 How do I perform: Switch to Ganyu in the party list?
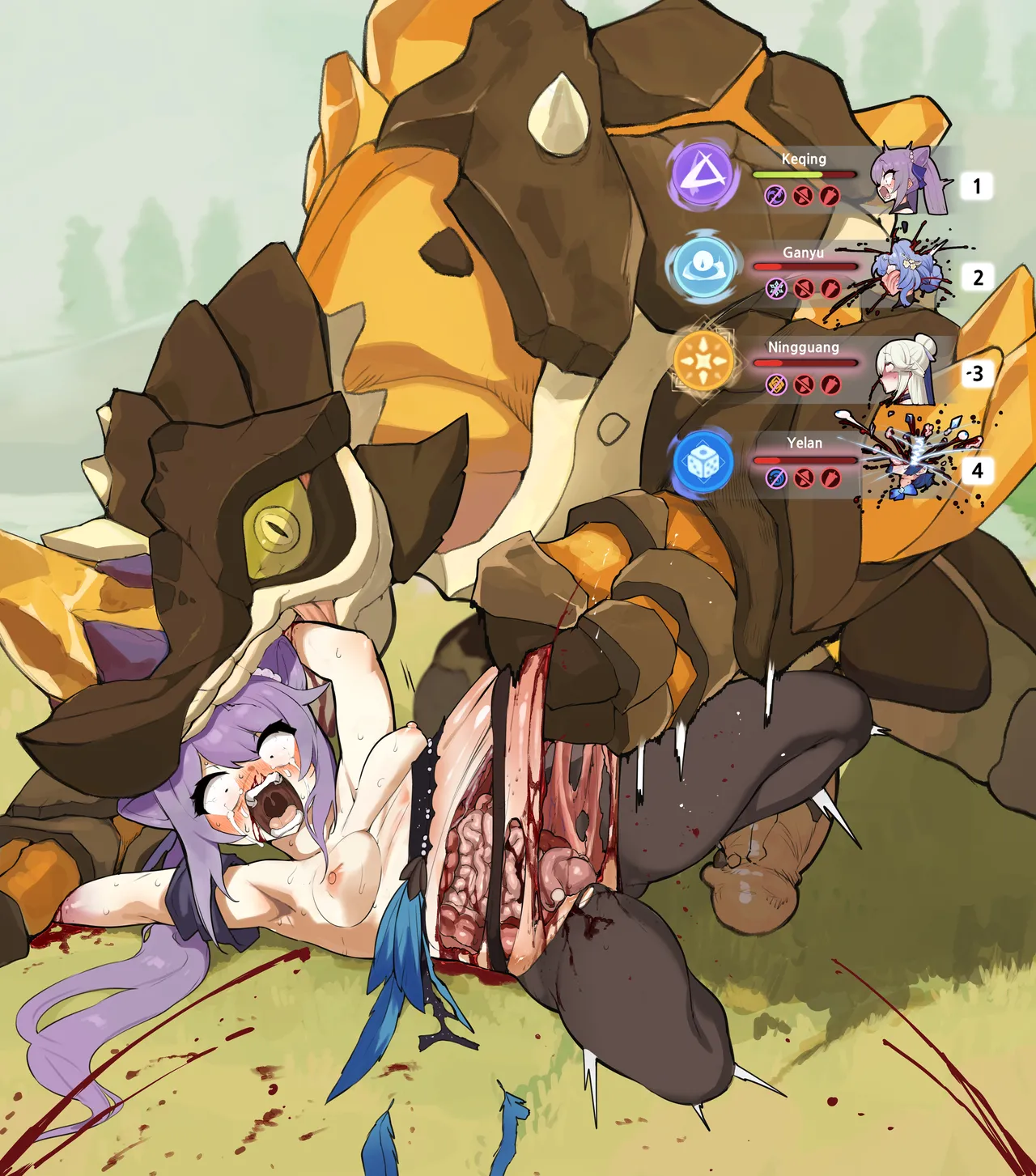coord(803,253)
